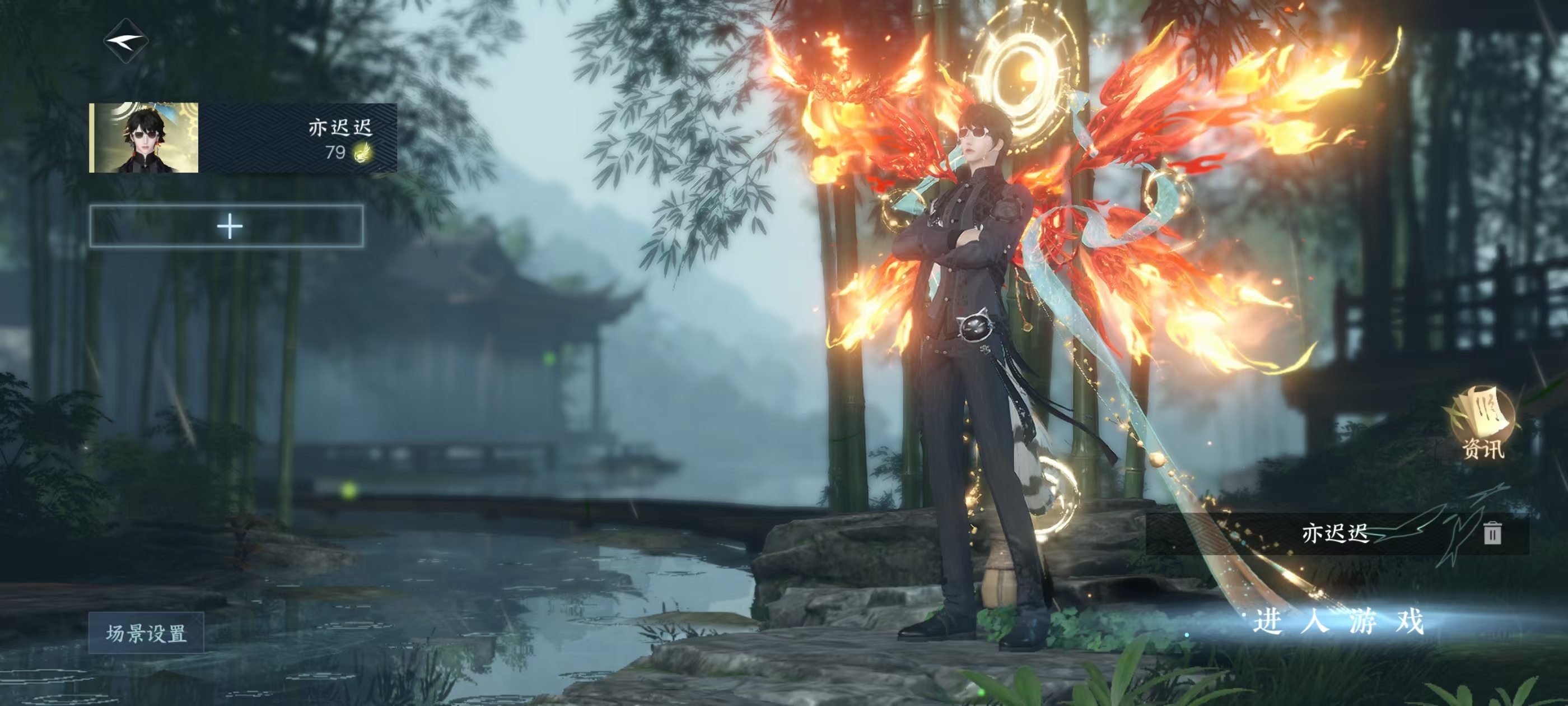Add a new character slot
The width and height of the screenshot is (1568, 706).
227,226
